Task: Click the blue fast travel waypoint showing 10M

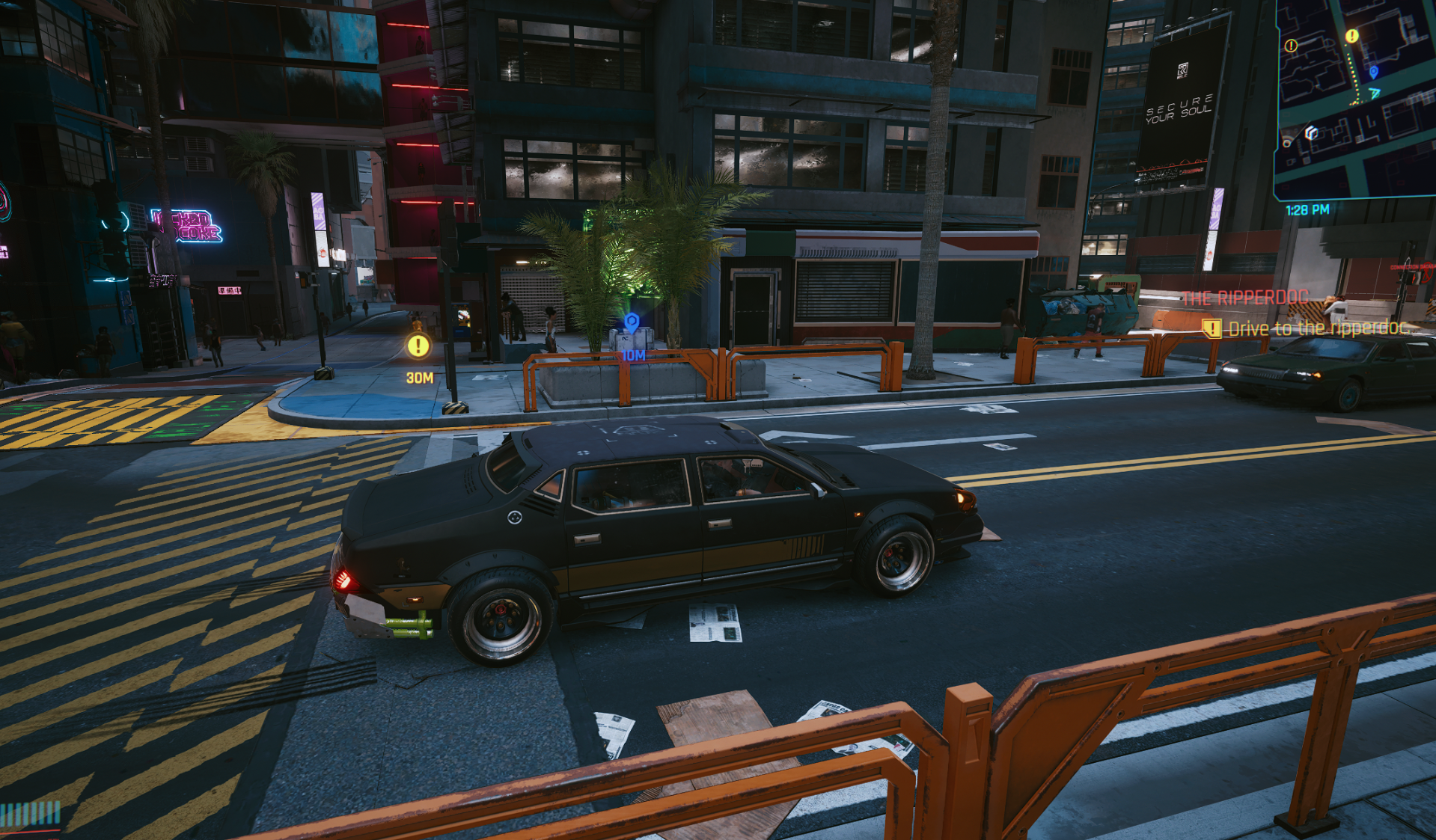Action: pyautogui.click(x=632, y=322)
